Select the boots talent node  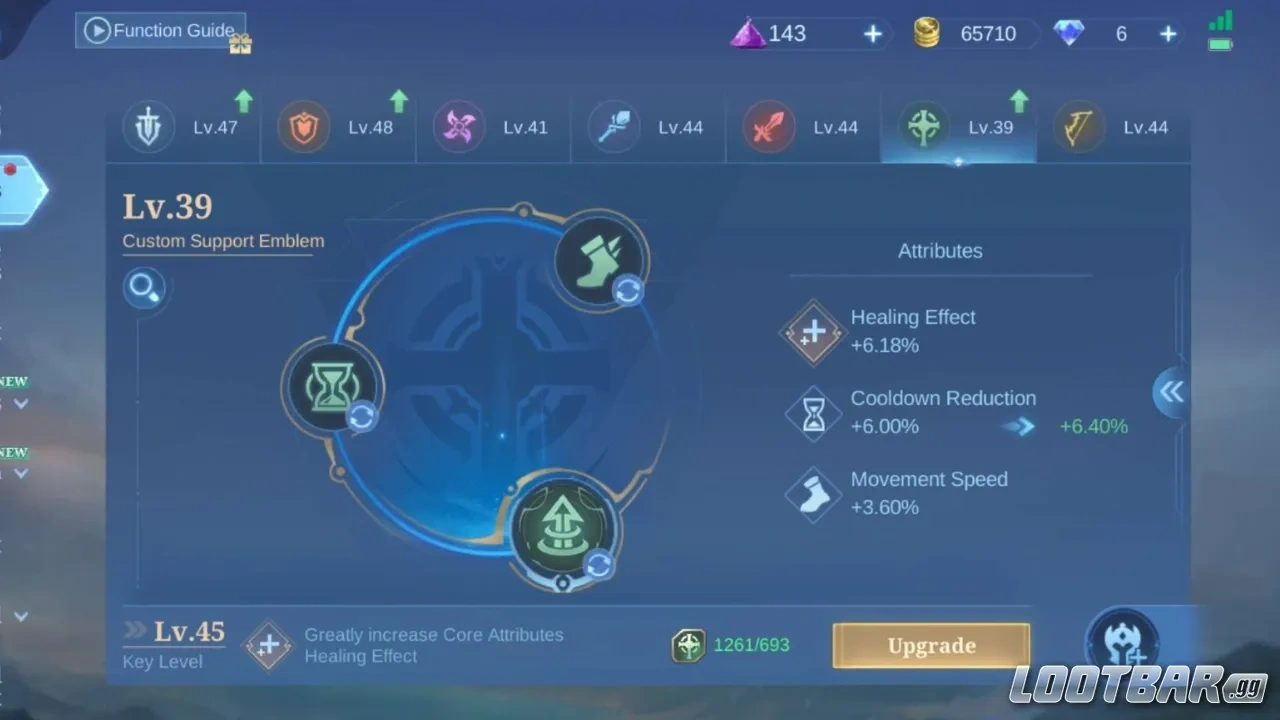point(598,258)
